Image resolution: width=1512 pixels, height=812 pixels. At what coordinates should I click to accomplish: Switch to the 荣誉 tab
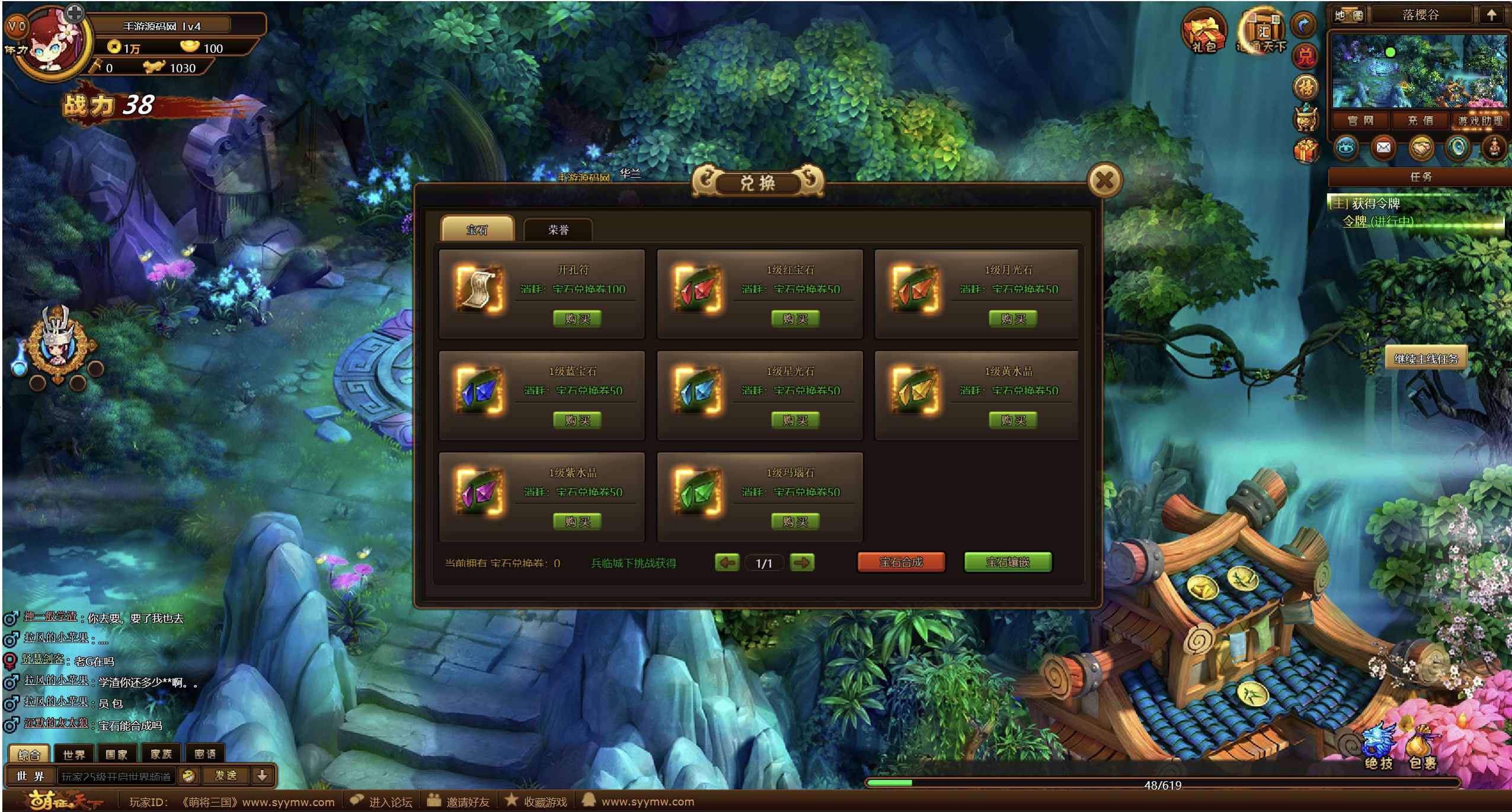(558, 230)
